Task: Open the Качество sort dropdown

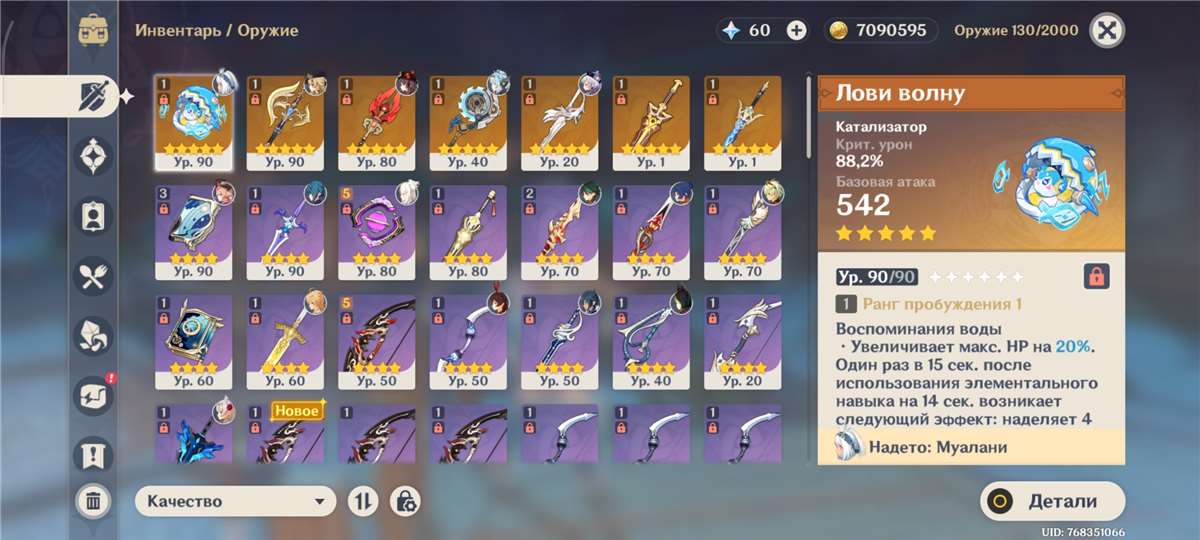Action: click(x=235, y=501)
